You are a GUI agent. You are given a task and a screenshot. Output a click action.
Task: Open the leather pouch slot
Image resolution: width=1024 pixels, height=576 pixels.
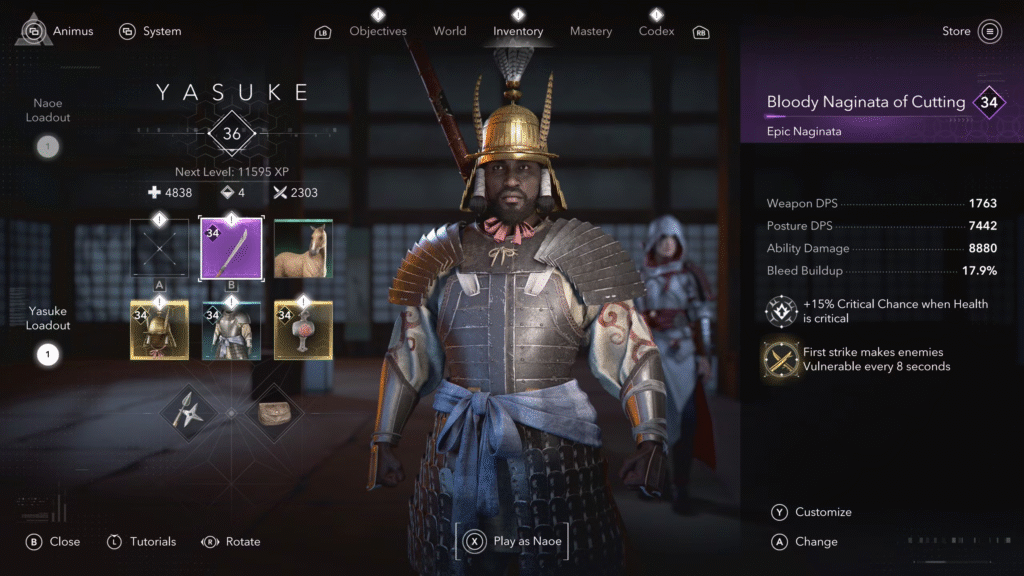[x=274, y=412]
